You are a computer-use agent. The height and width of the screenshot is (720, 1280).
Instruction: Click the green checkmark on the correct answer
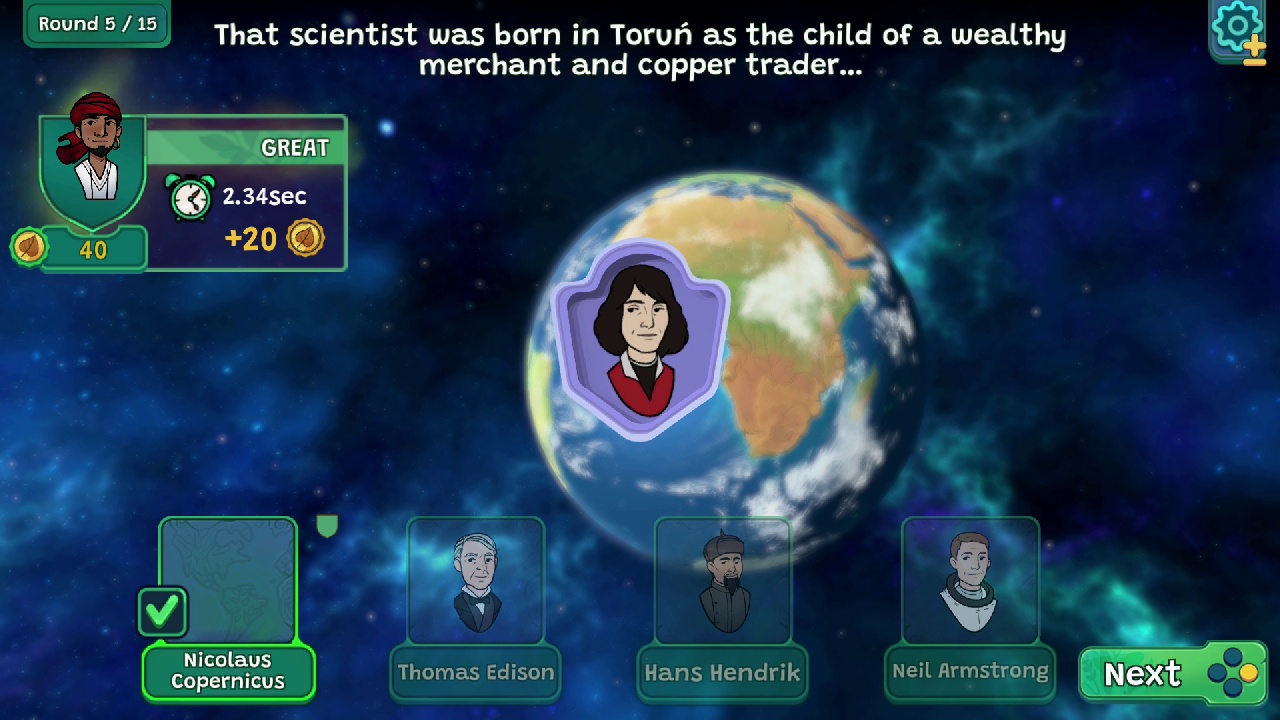163,610
